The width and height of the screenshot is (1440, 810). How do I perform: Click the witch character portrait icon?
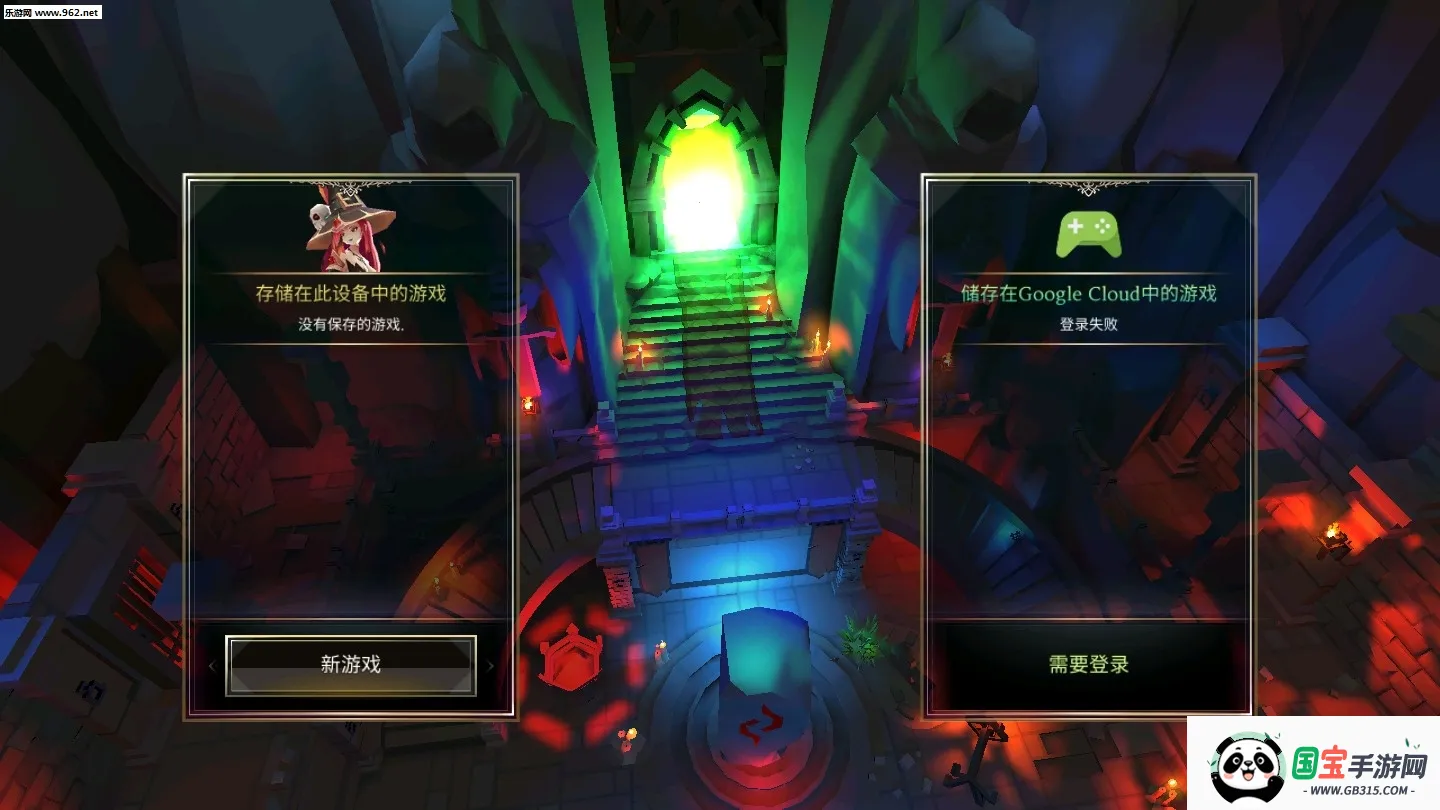coord(348,232)
